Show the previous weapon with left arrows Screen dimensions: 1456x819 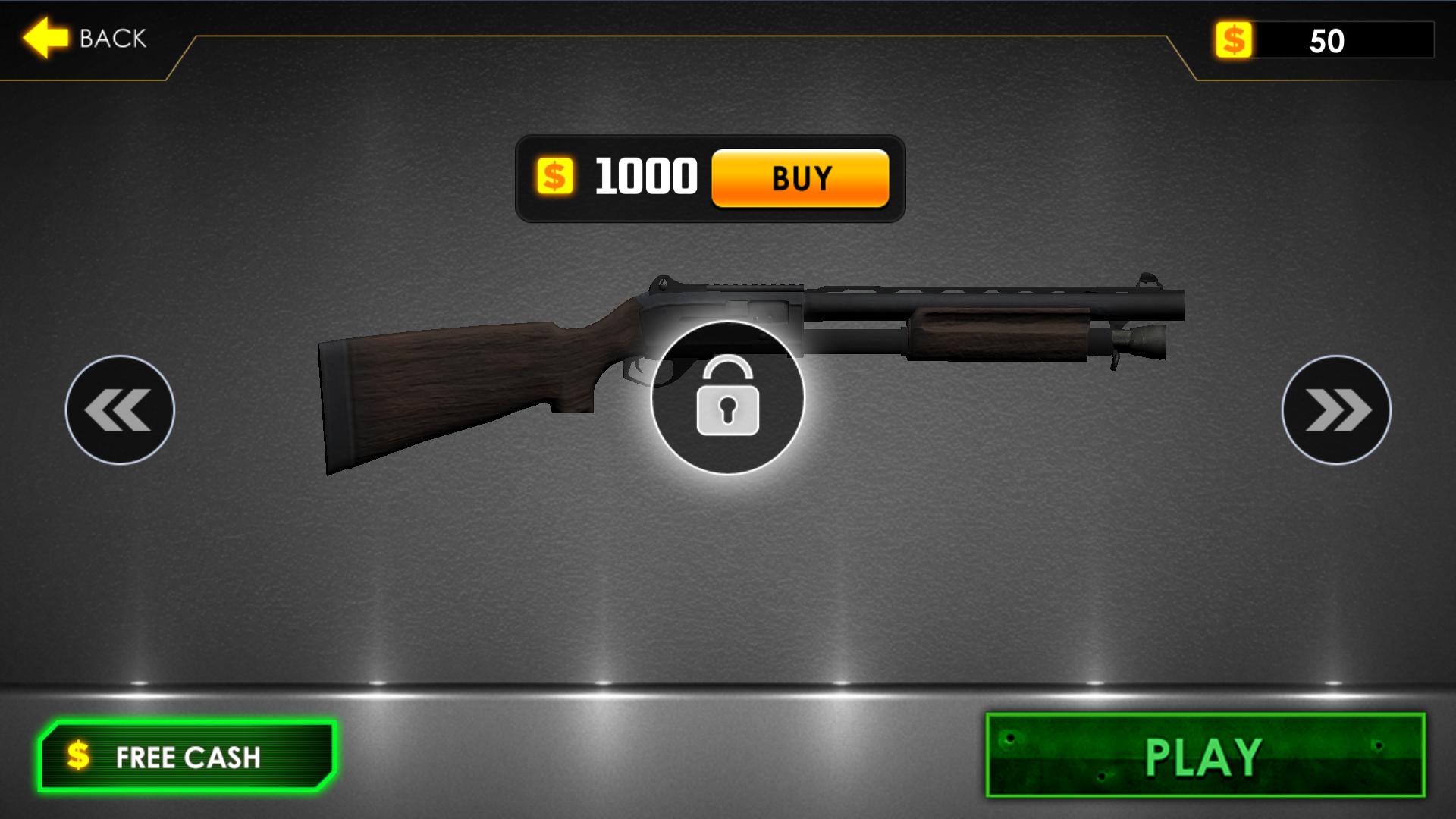tap(120, 409)
